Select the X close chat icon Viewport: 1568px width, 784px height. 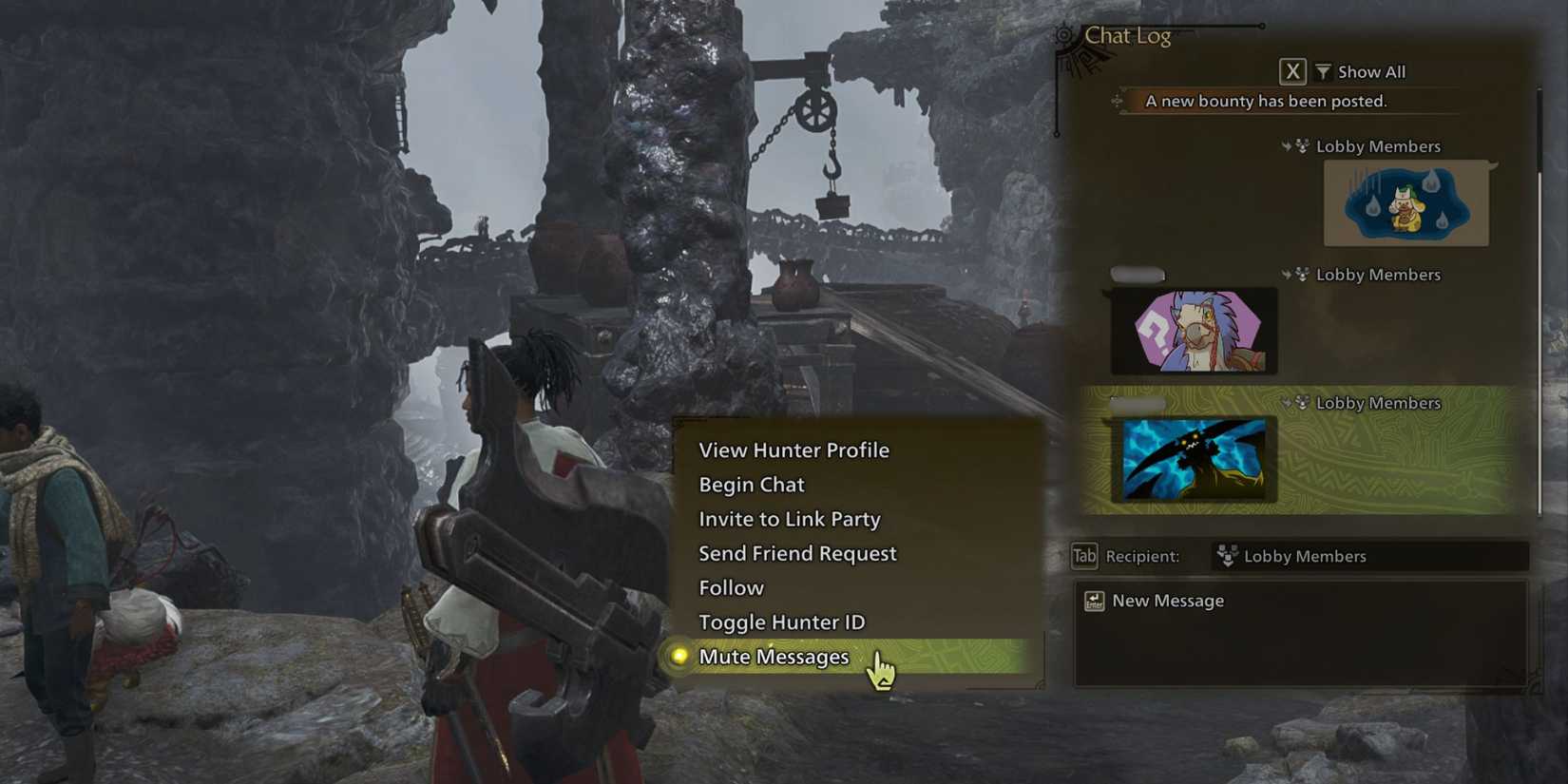[1292, 70]
